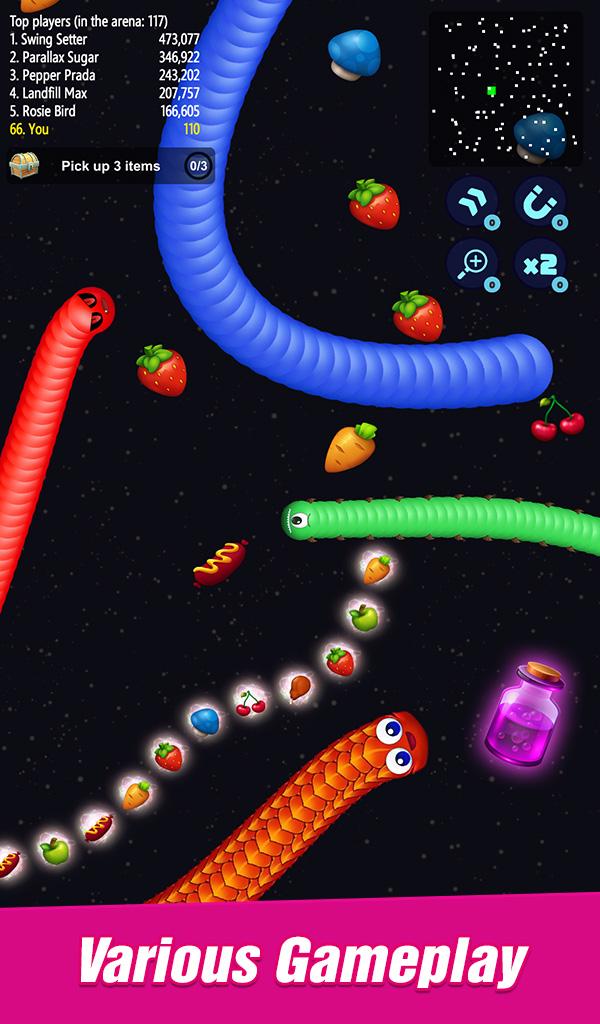600x1024 pixels.
Task: Select your own rank row on leaderboard
Action: point(104,129)
